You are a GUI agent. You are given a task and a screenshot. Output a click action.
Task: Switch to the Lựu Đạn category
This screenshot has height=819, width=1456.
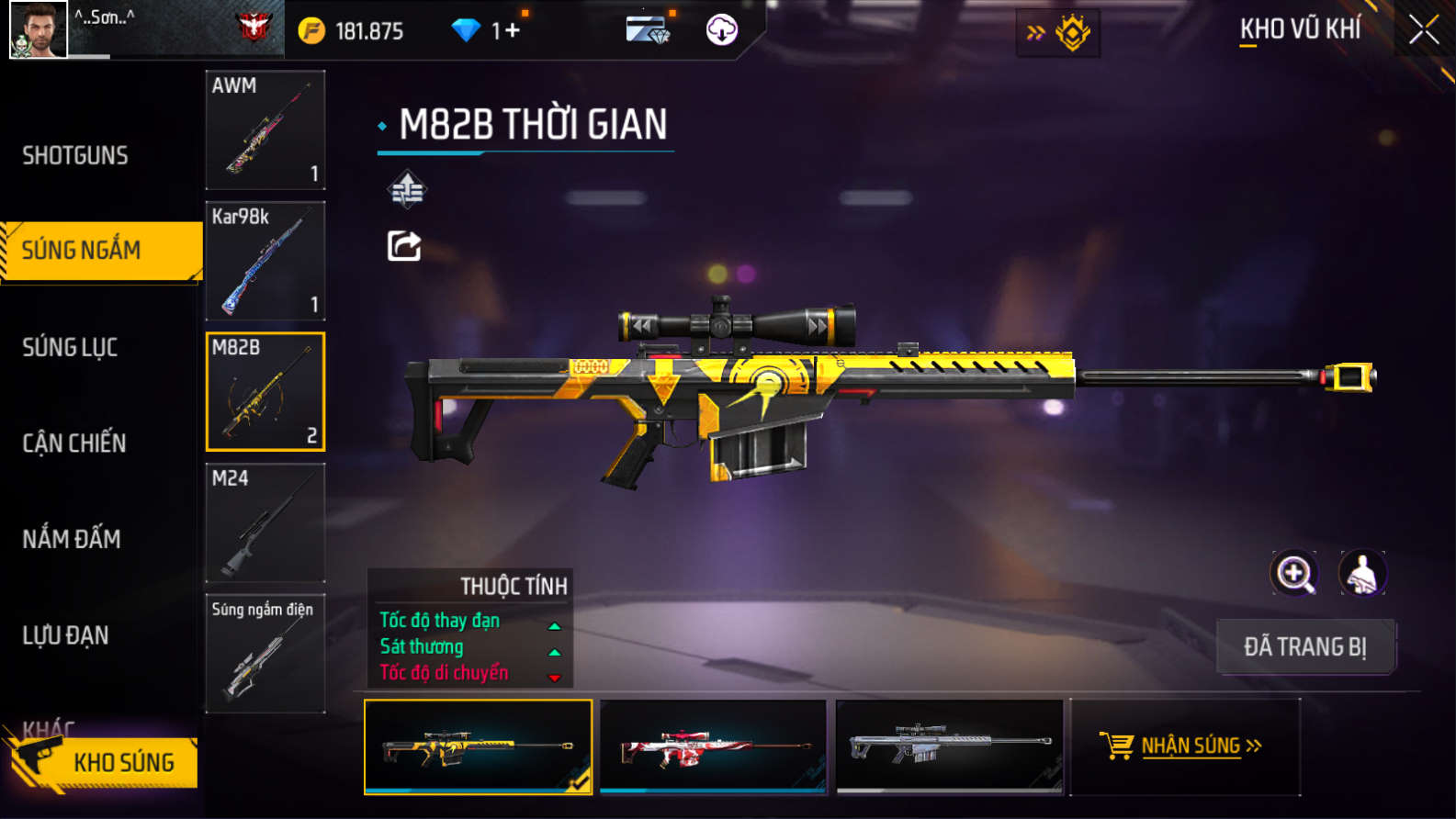point(66,634)
